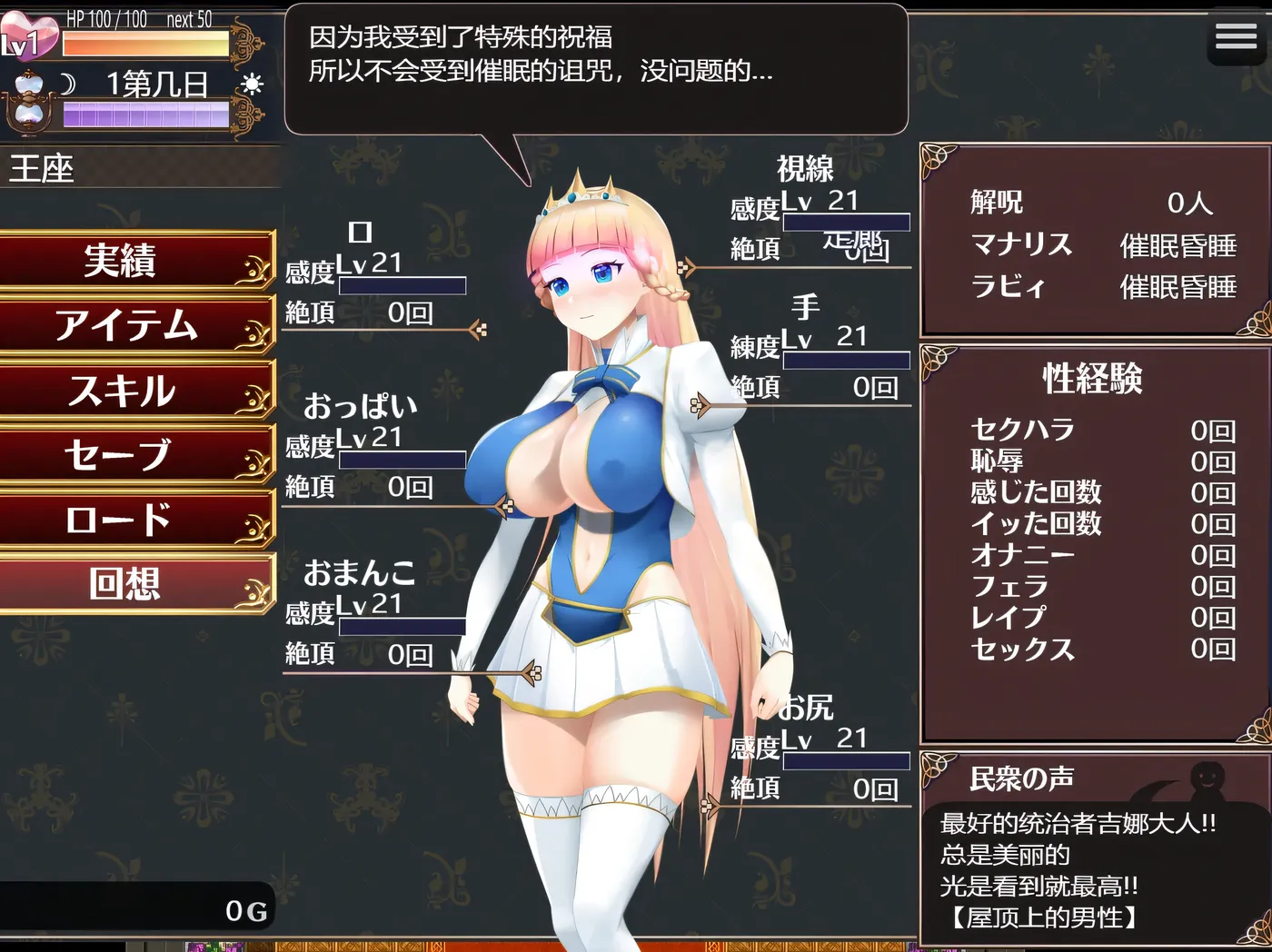Click the アイテム button
This screenshot has width=1272, height=952.
pos(125,325)
